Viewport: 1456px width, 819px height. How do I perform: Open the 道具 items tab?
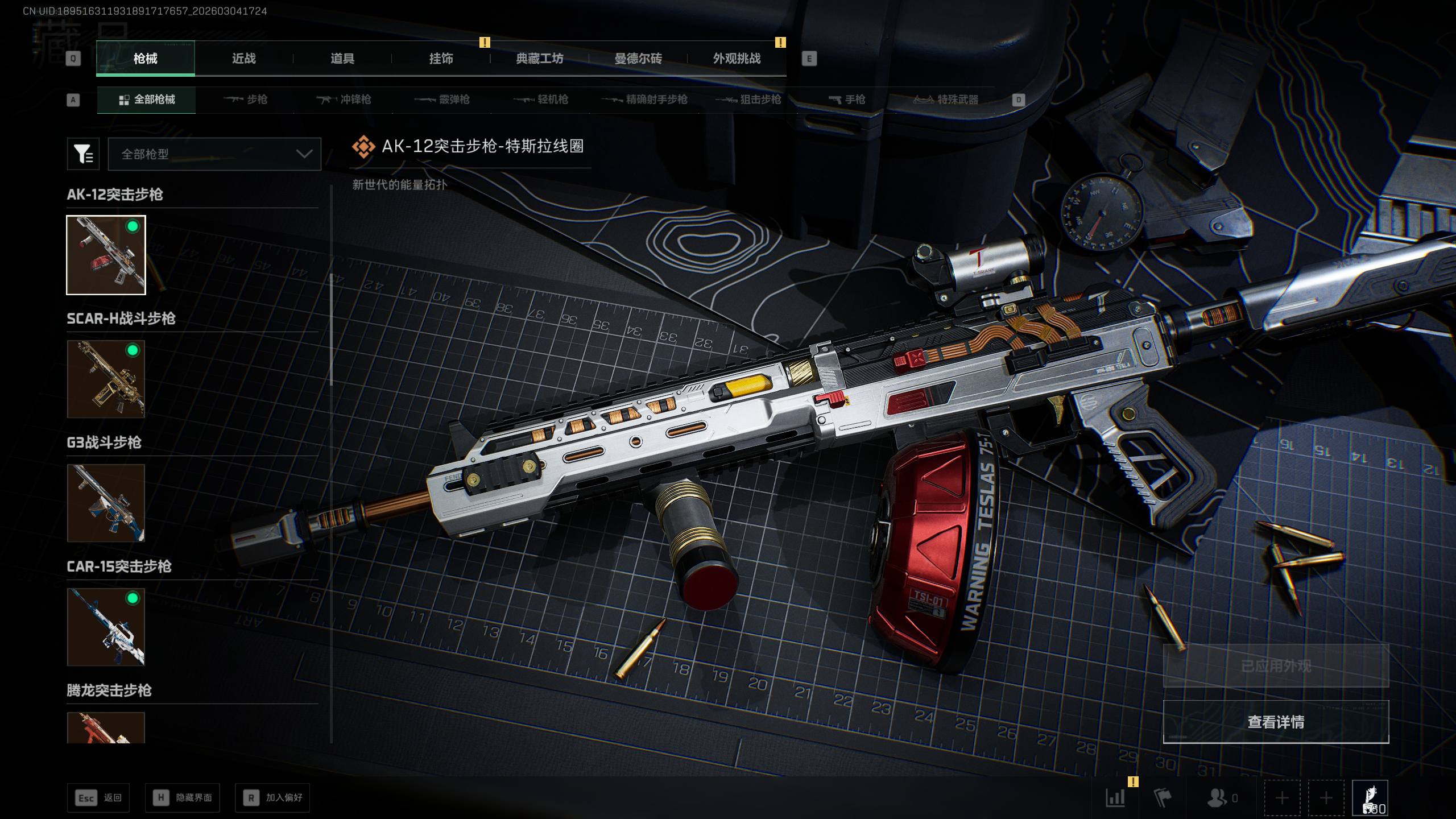(342, 59)
